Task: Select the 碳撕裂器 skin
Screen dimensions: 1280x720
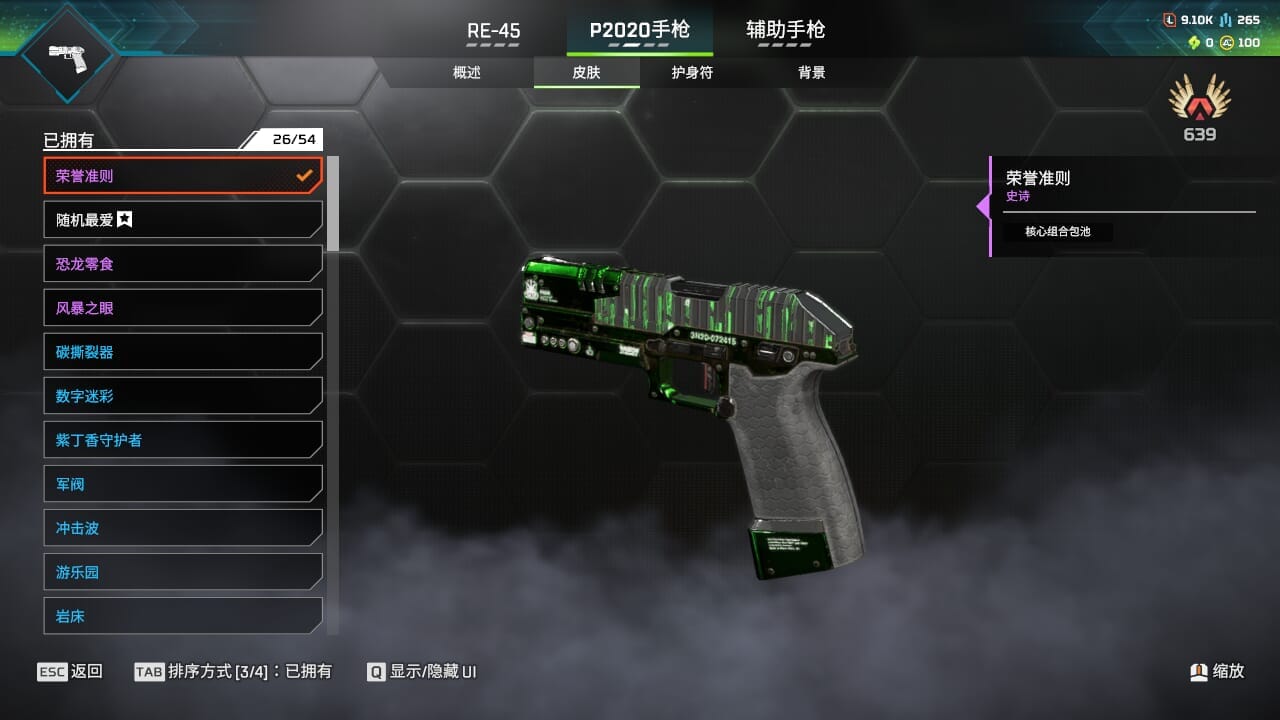Action: (x=183, y=352)
